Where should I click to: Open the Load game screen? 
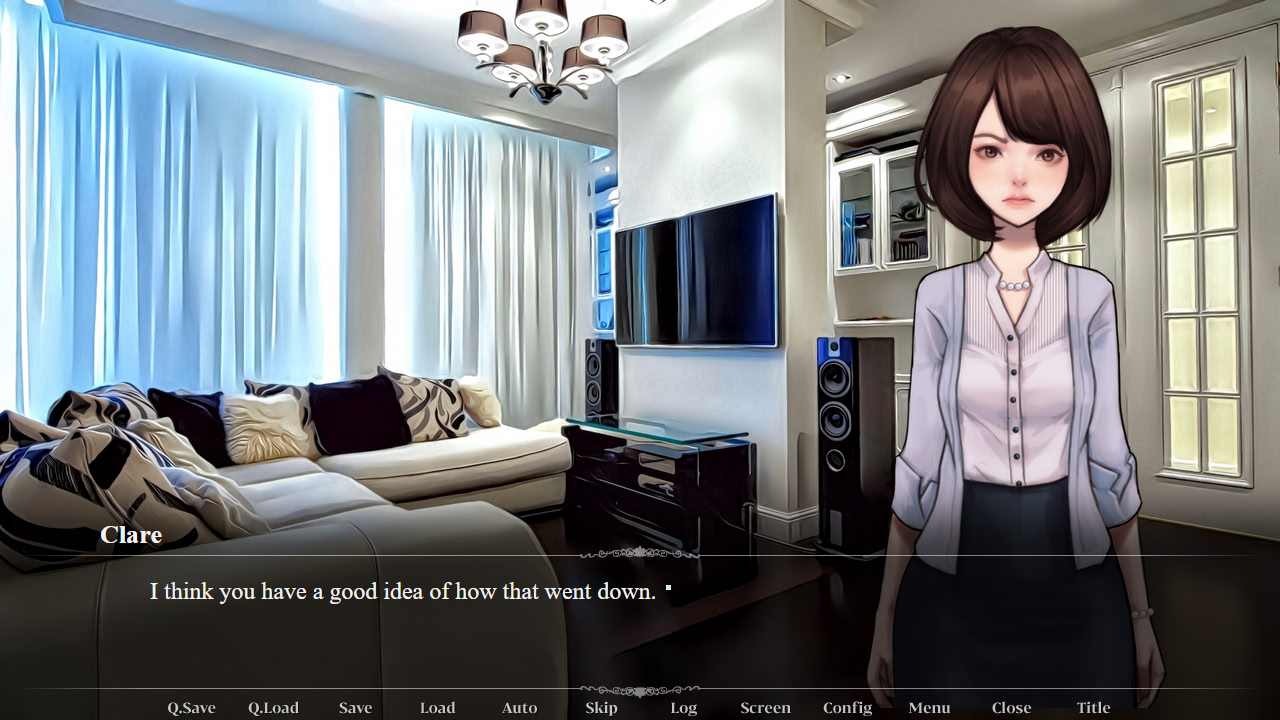(x=437, y=707)
